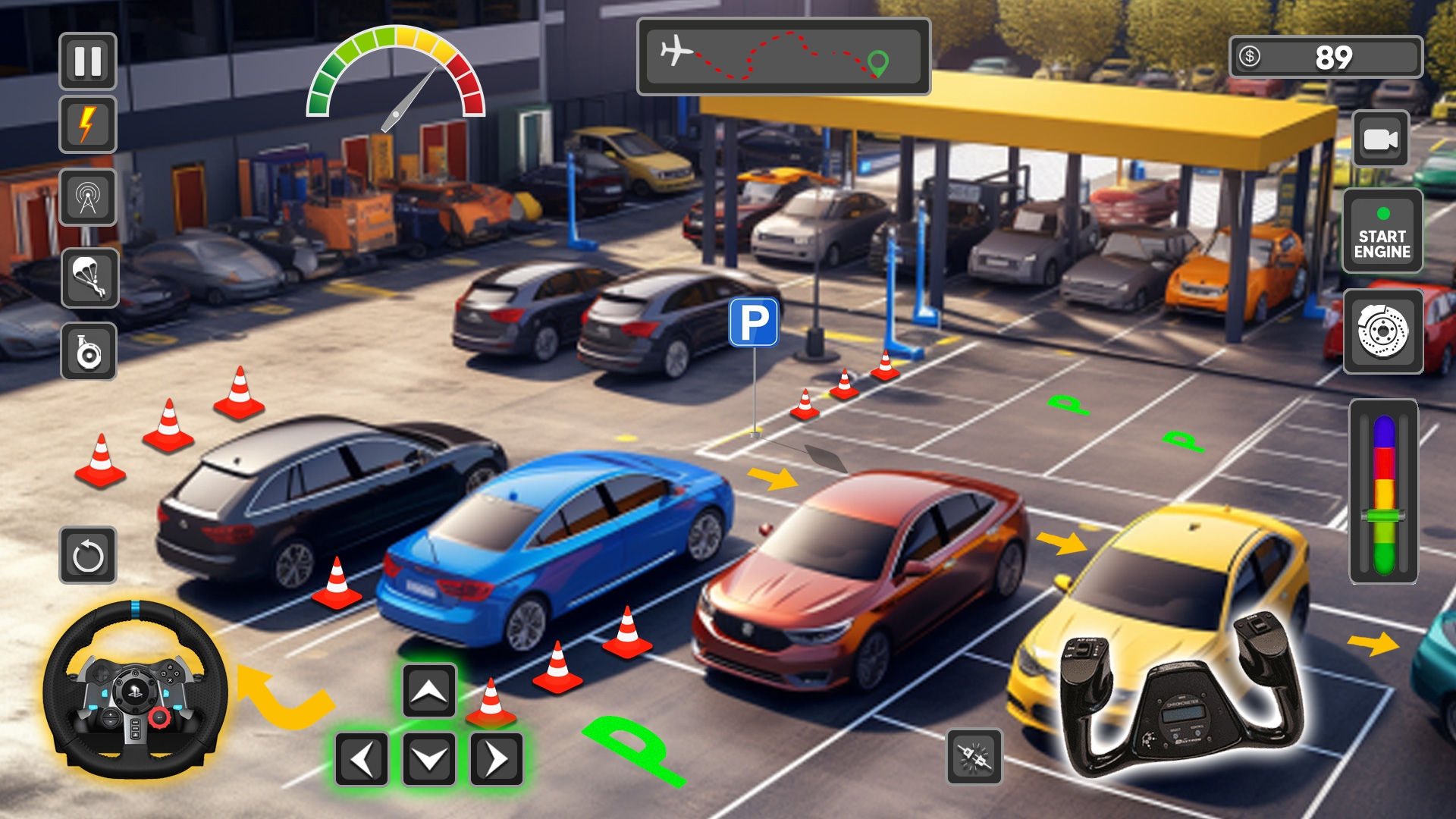Click the up arrow drive button

point(429,690)
